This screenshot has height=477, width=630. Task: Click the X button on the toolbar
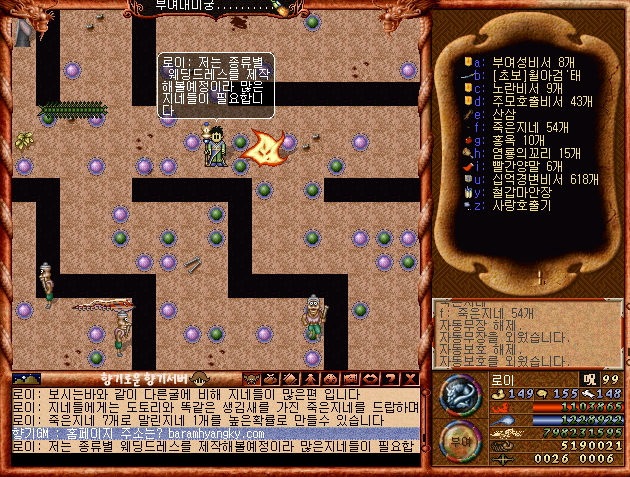point(410,379)
